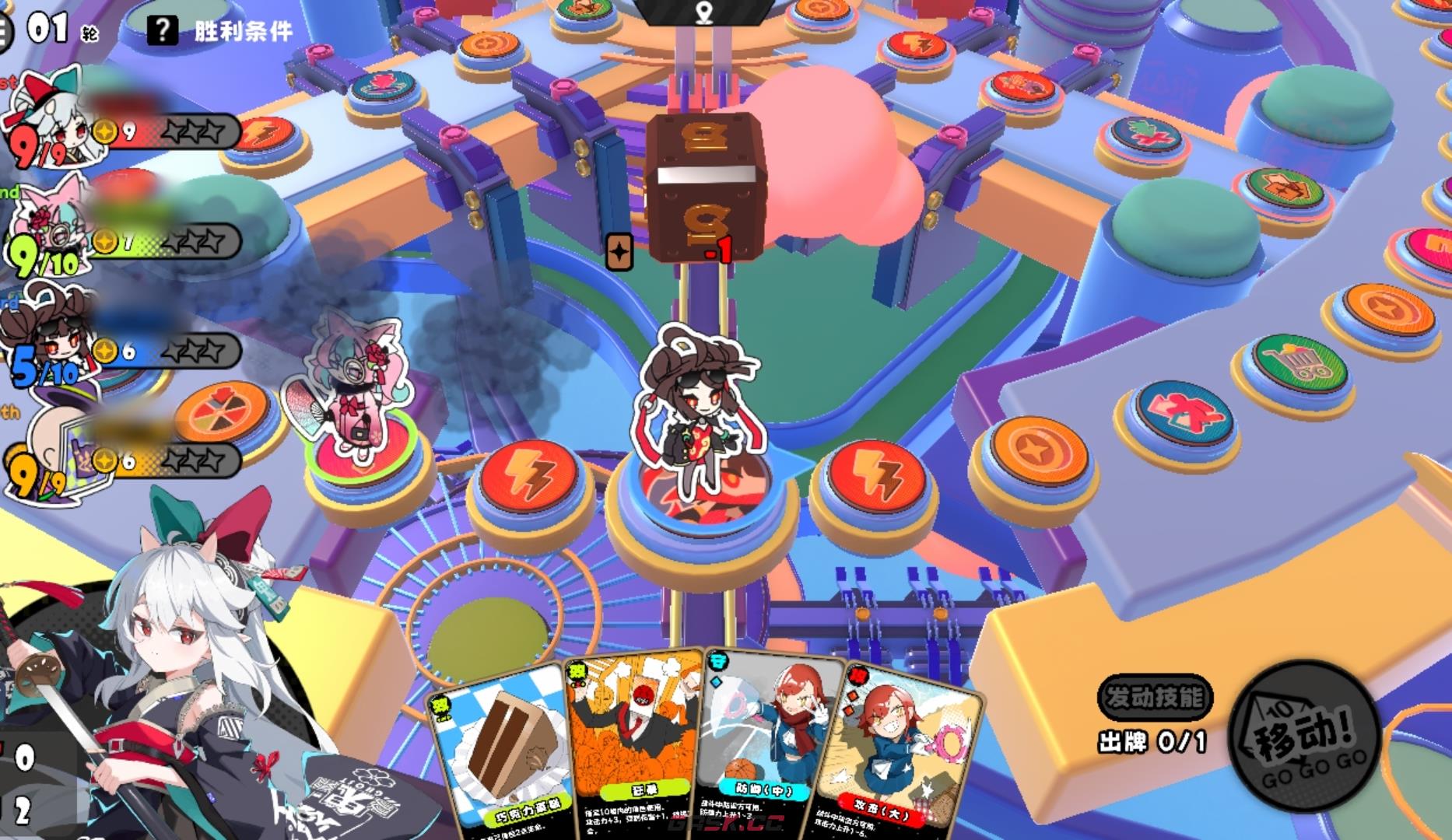Open the hamburger menu beside the round counter
Image resolution: width=1452 pixels, height=840 pixels.
click(x=5, y=33)
